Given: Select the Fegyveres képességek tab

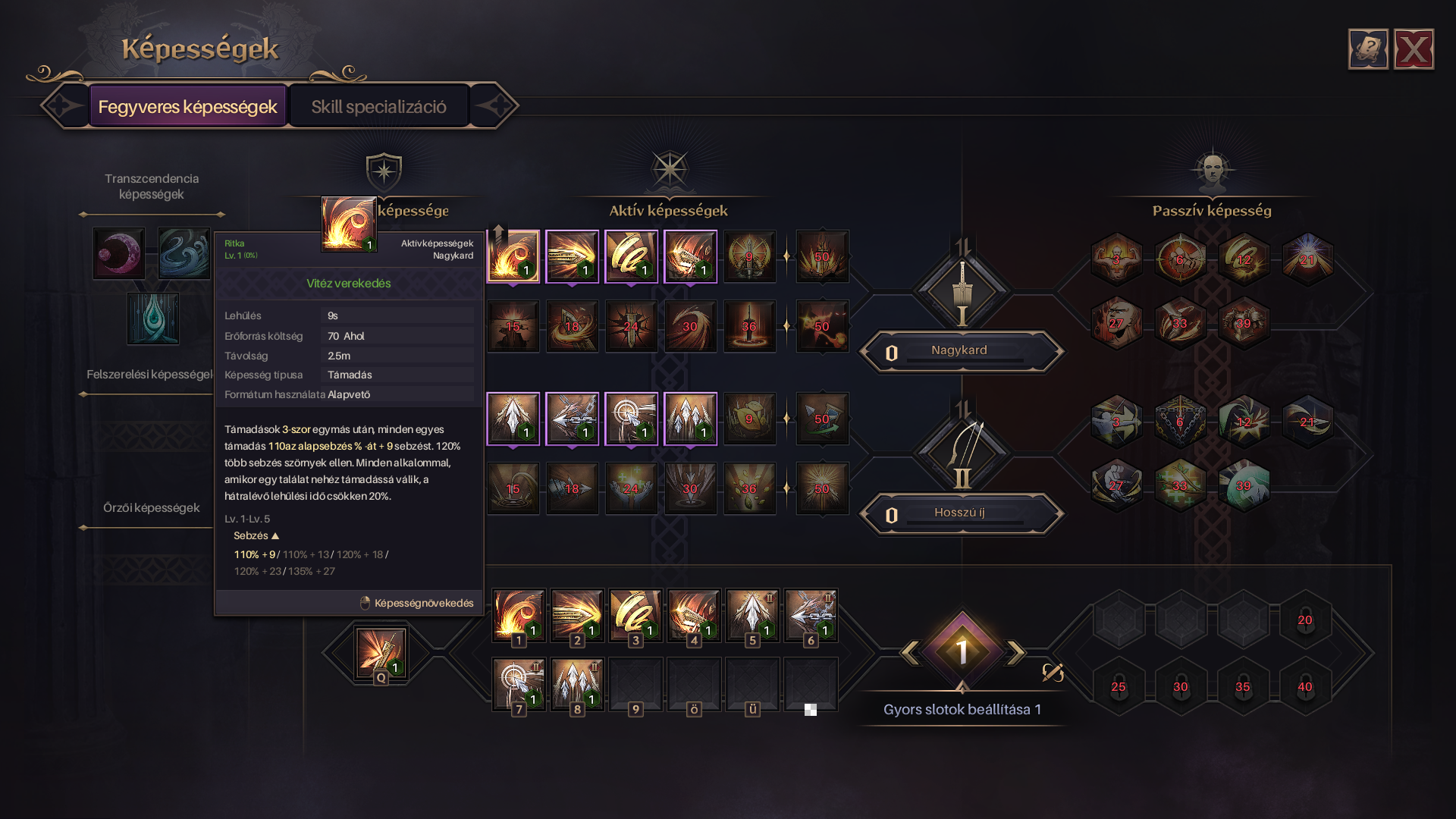Looking at the screenshot, I should pyautogui.click(x=187, y=106).
